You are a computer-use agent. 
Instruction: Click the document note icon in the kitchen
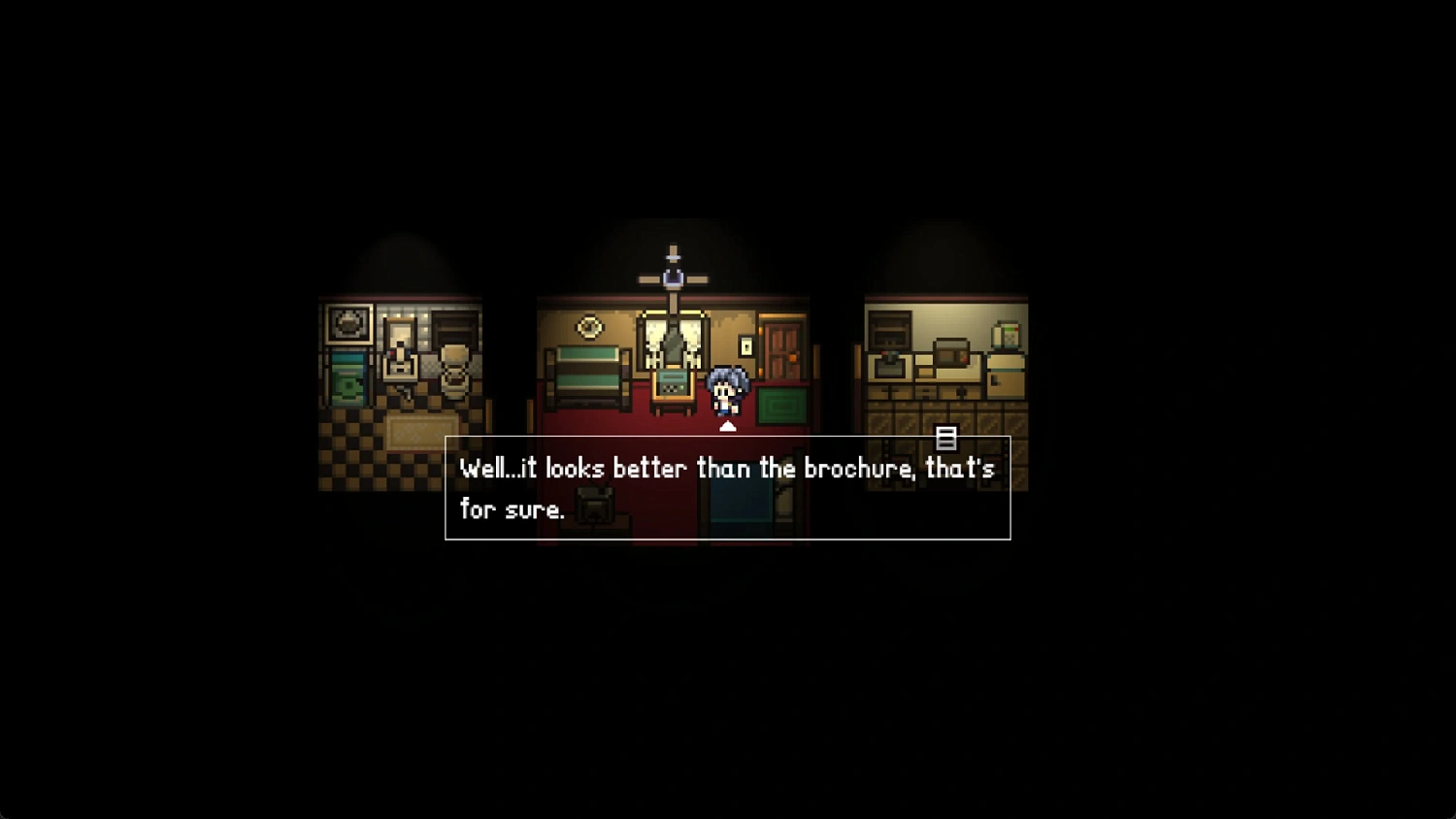[946, 436]
